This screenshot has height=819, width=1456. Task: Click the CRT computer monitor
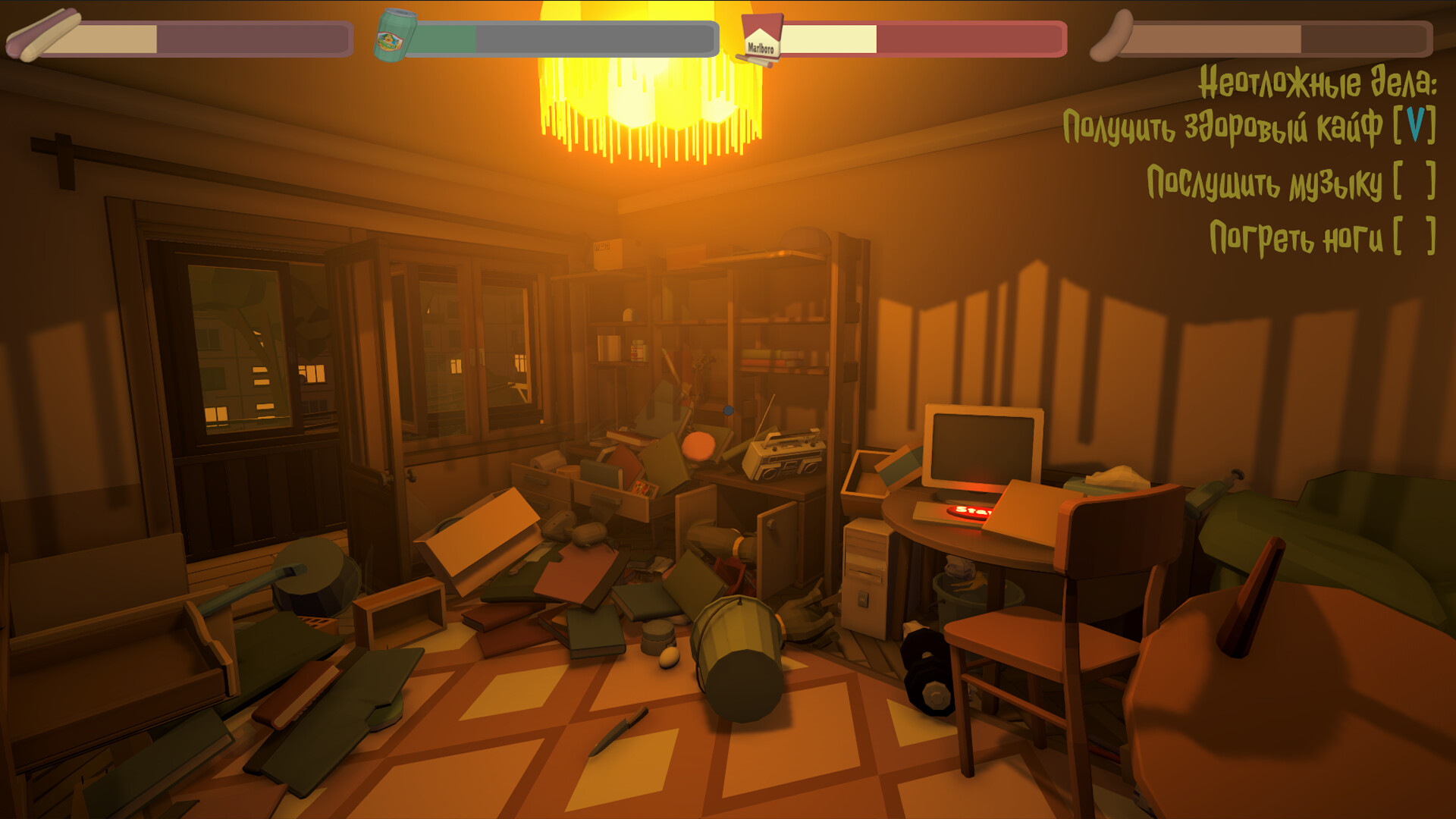(x=982, y=444)
